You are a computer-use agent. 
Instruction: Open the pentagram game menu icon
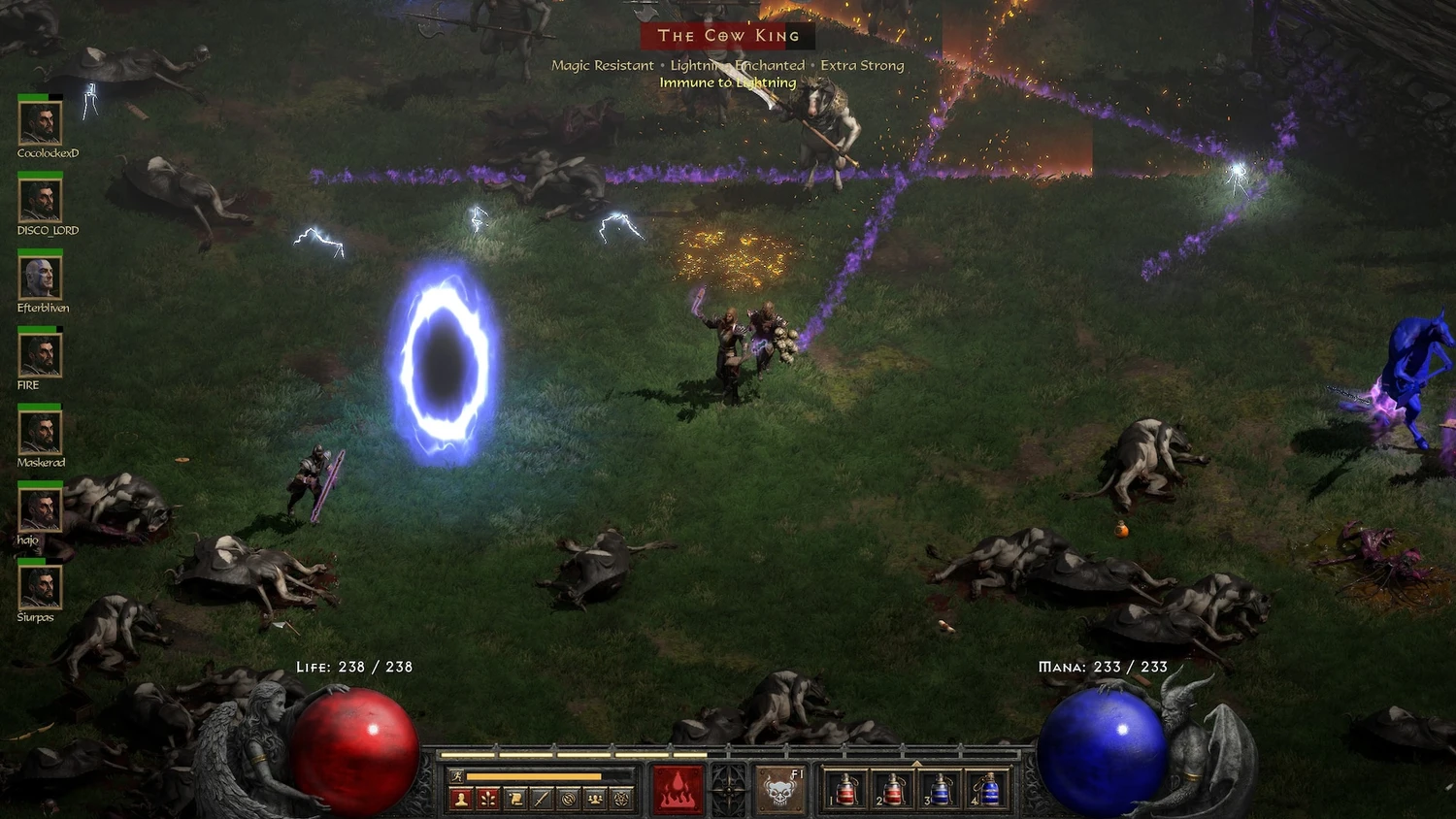click(x=622, y=799)
